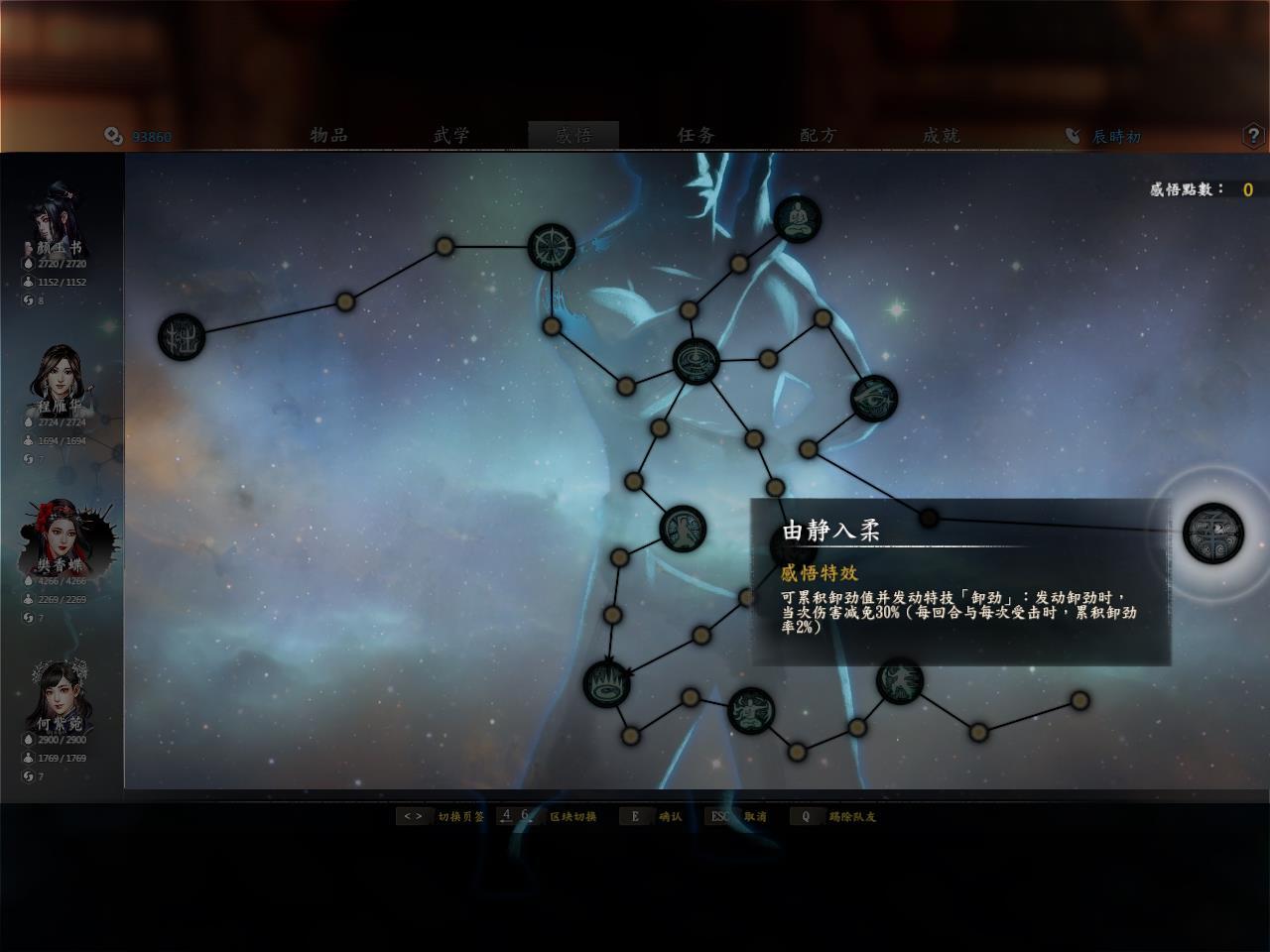The image size is (1270, 952).
Task: Show the 配方 (Recipes) tab
Action: pos(819,135)
